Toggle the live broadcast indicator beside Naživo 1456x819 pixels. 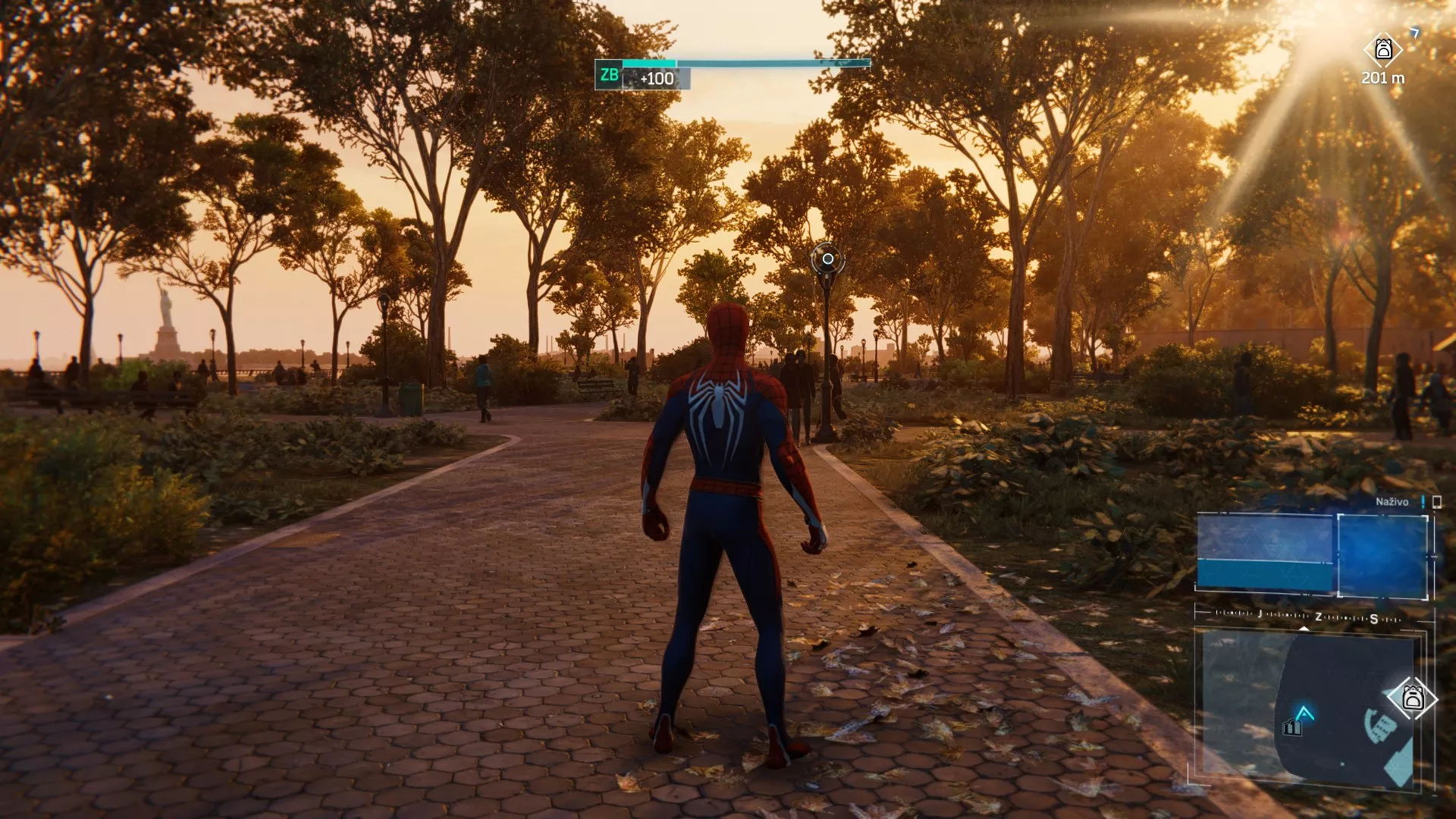tap(1423, 502)
